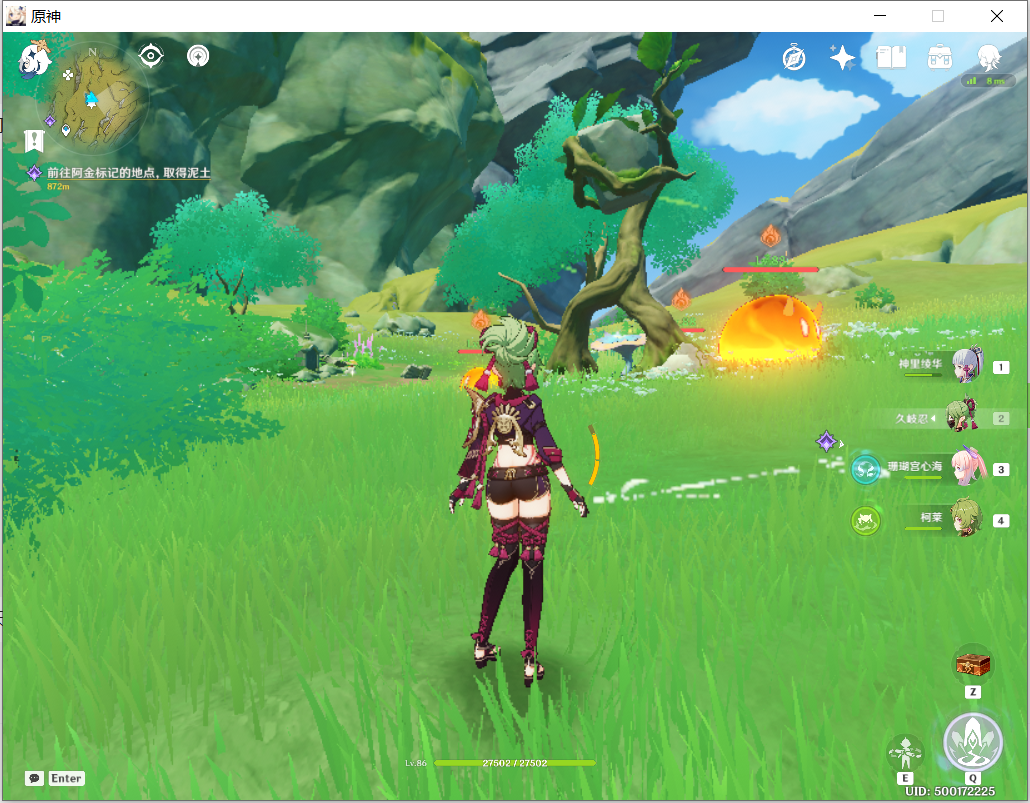
Task: Open the backpack inventory
Action: 939,57
